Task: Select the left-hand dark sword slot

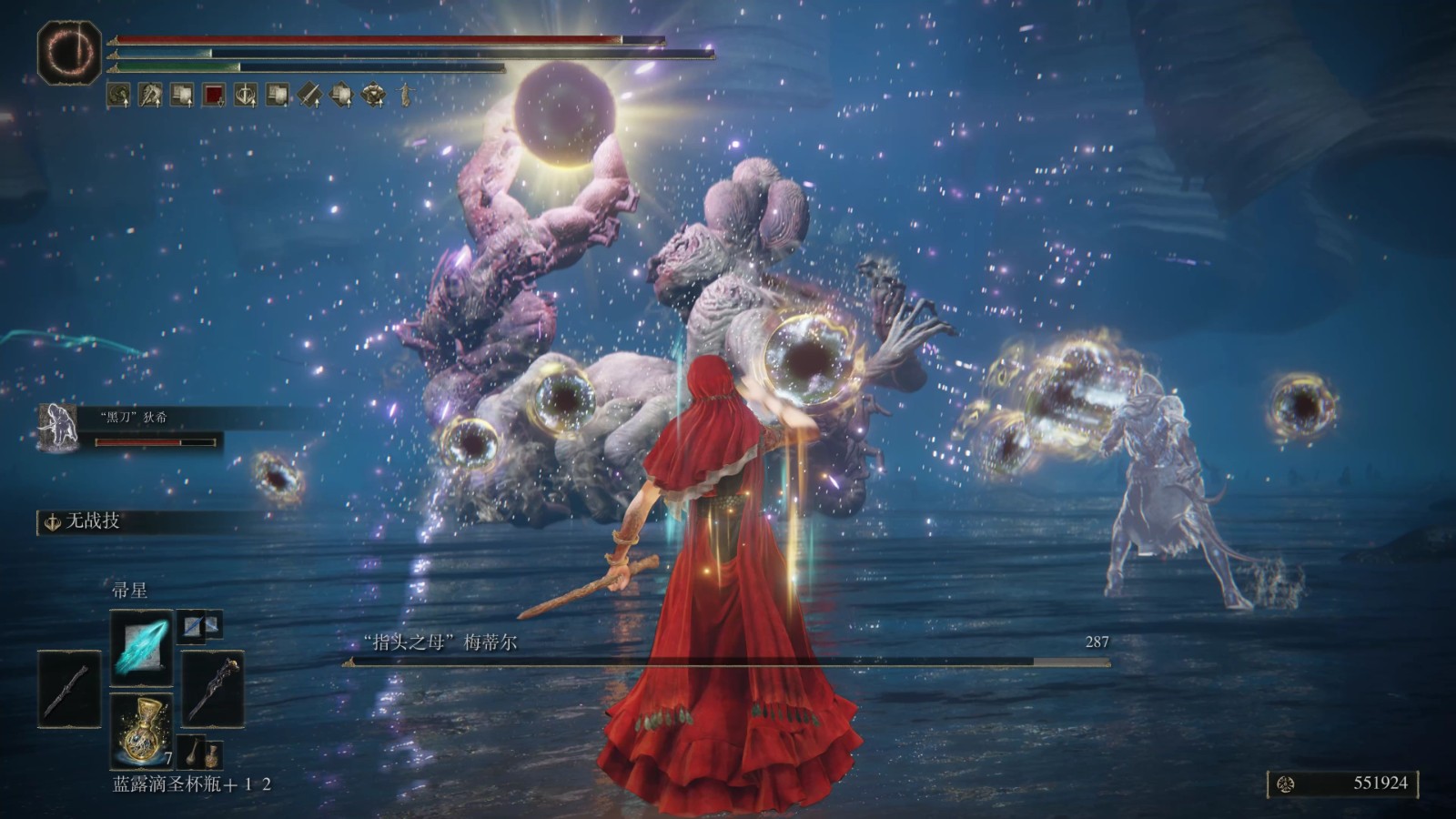Action: 69,689
